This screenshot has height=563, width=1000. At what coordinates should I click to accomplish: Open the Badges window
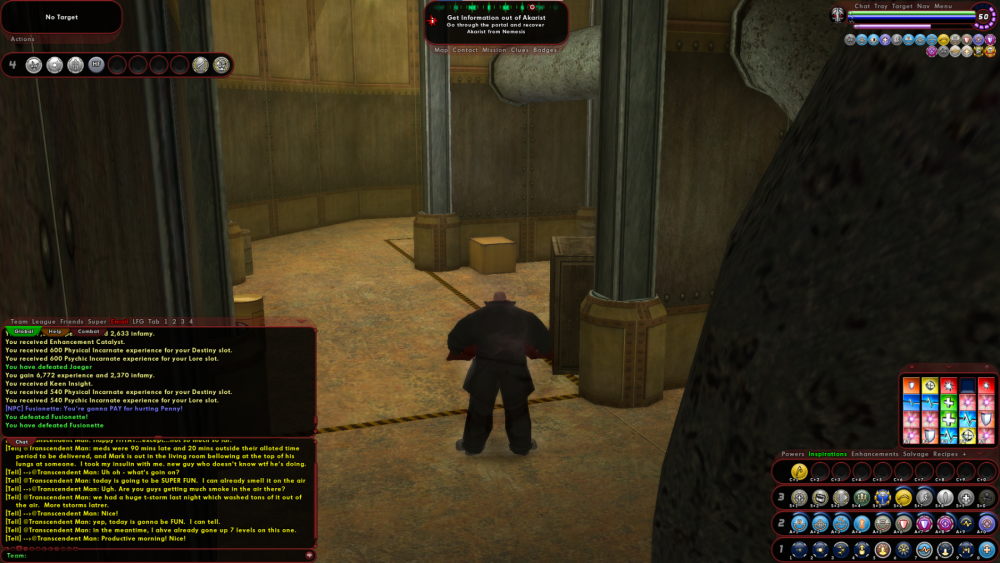point(545,49)
